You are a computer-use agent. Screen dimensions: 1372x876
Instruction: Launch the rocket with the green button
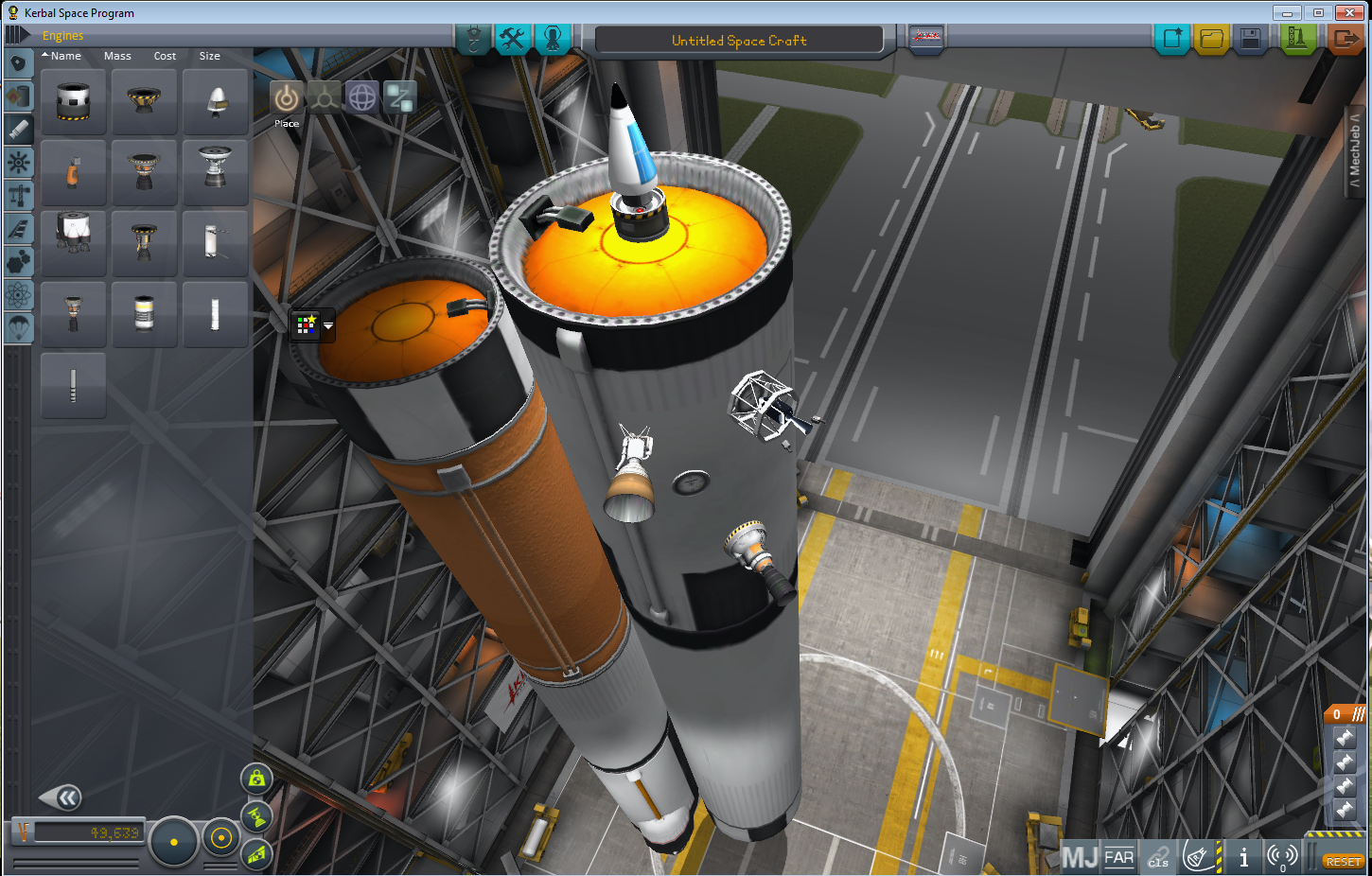coord(1297,39)
